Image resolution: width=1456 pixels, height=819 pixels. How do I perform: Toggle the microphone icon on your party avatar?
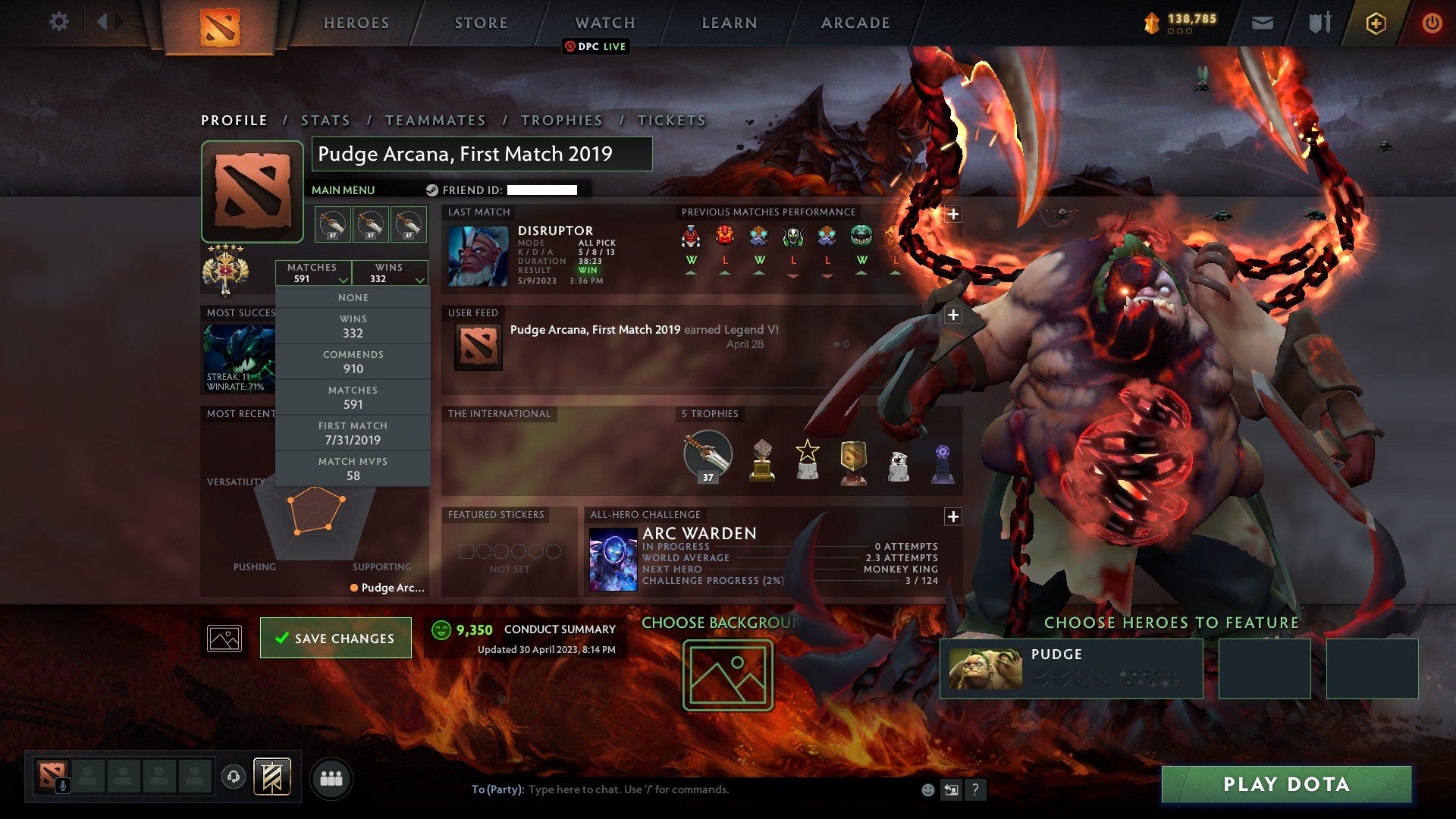coord(62,785)
